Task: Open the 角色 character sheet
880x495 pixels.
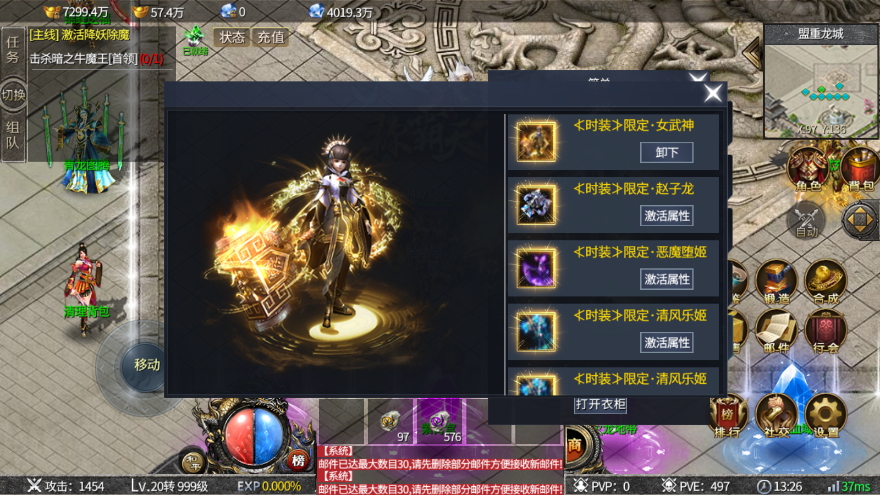Action: point(806,169)
